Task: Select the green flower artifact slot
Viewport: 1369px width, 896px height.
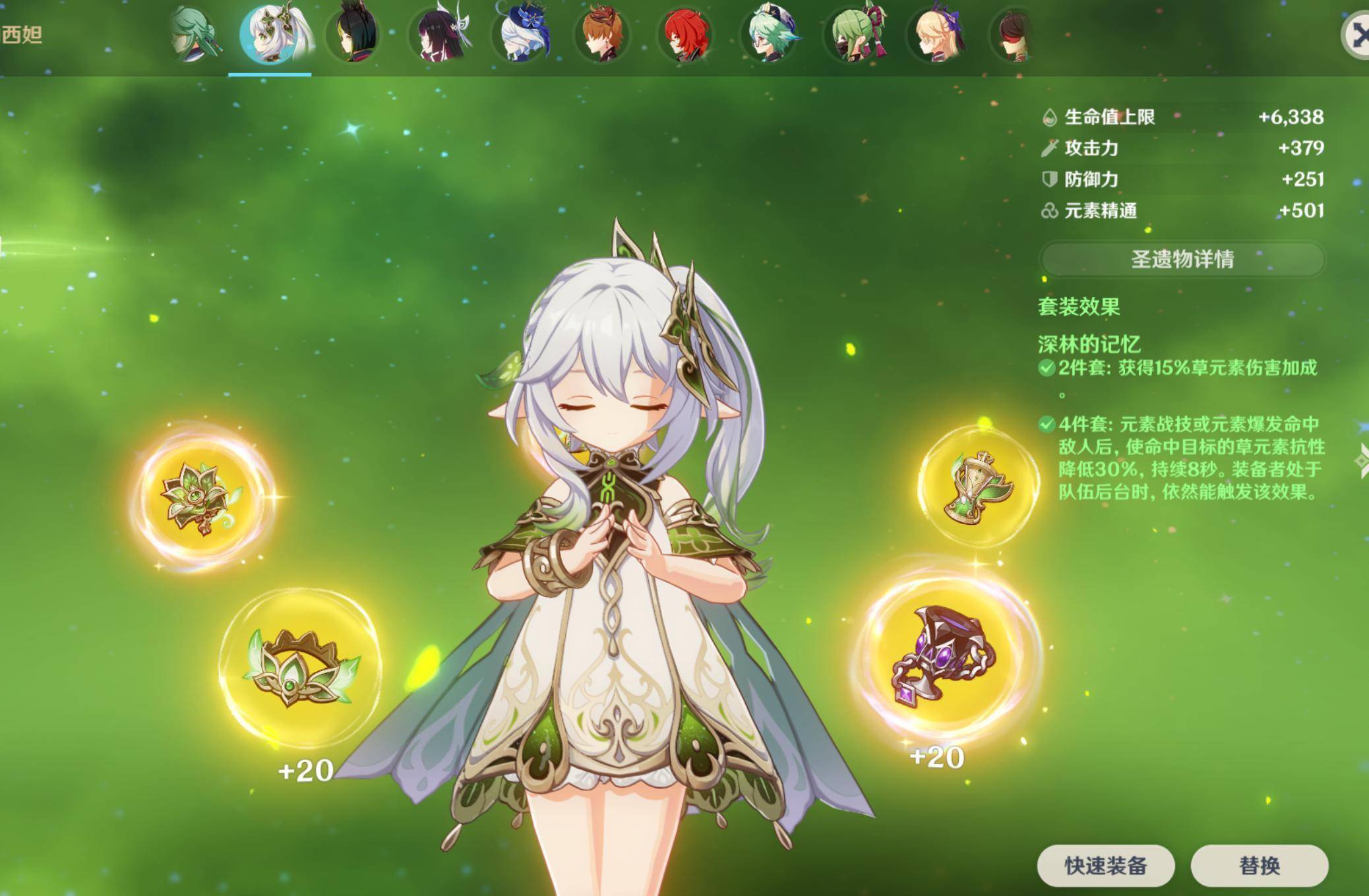Action: coord(203,498)
